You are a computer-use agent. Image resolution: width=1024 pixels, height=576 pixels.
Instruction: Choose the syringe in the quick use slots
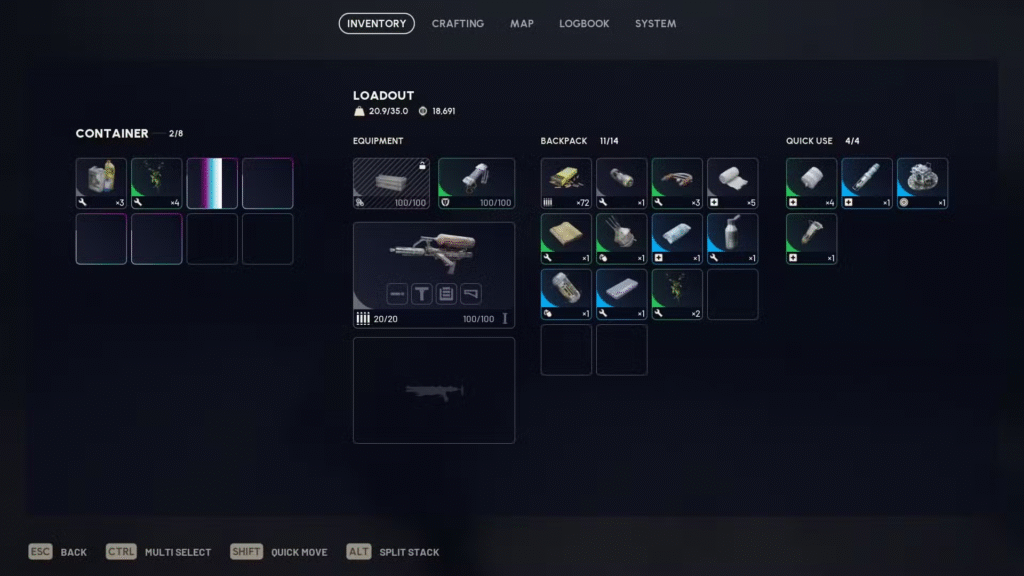click(x=867, y=183)
